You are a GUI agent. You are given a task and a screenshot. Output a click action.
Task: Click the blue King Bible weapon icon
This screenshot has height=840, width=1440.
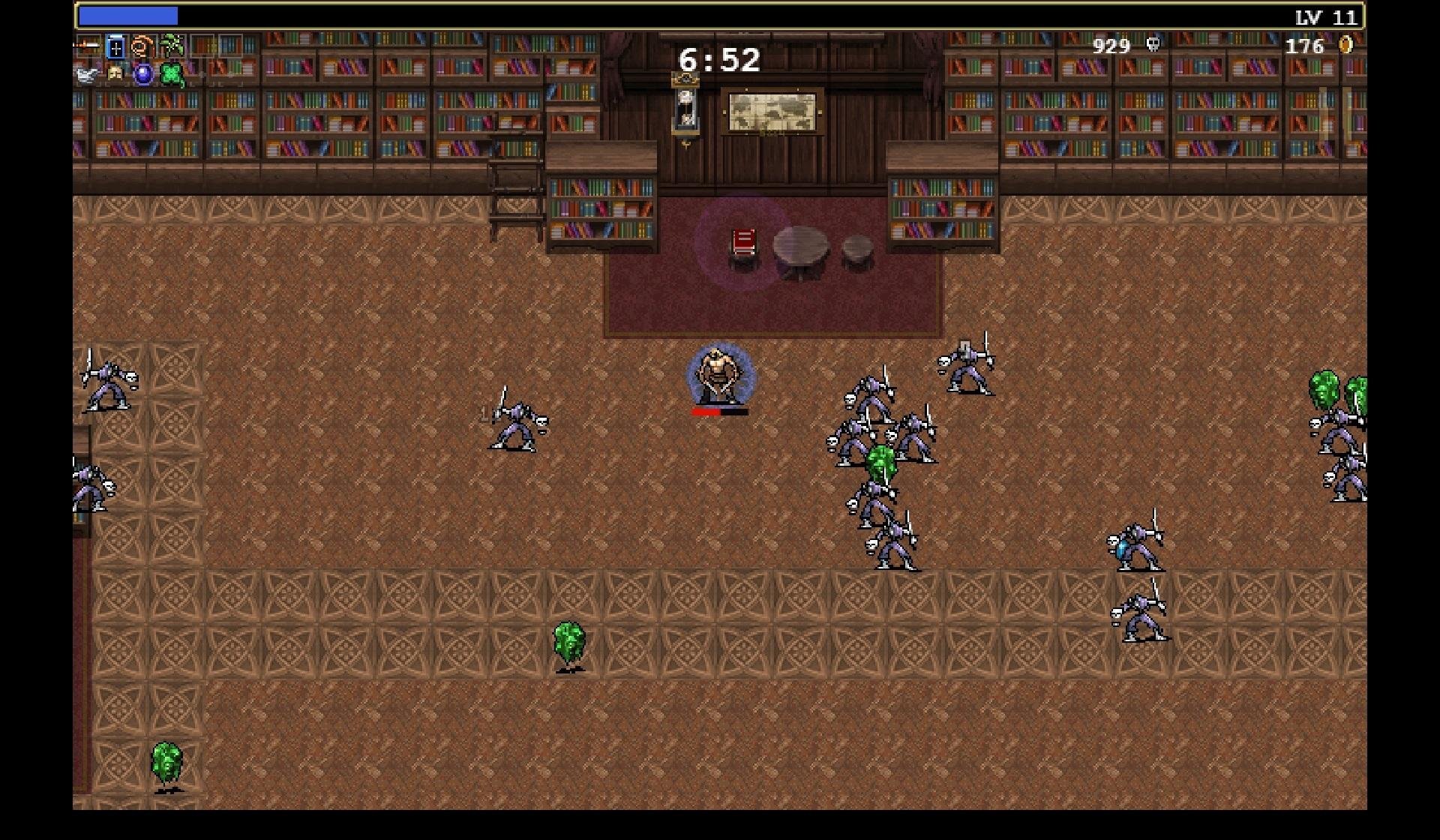115,47
